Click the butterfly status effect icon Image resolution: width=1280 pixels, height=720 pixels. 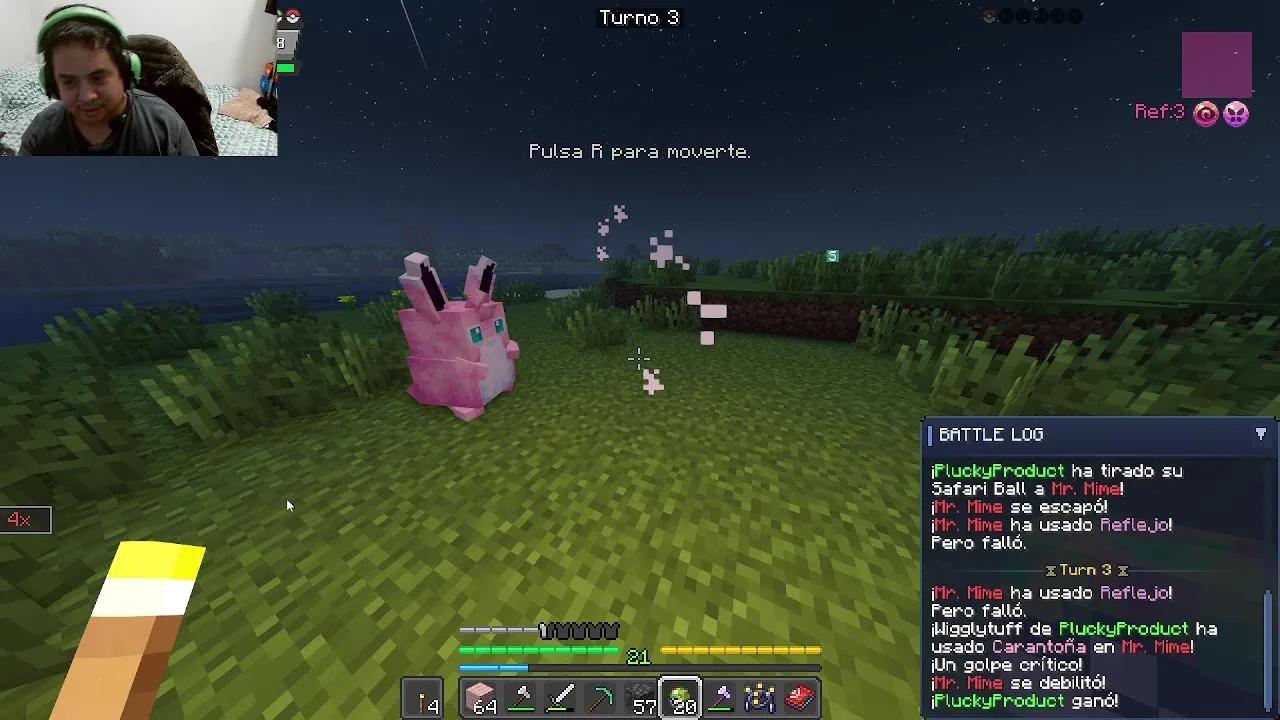tap(1237, 112)
